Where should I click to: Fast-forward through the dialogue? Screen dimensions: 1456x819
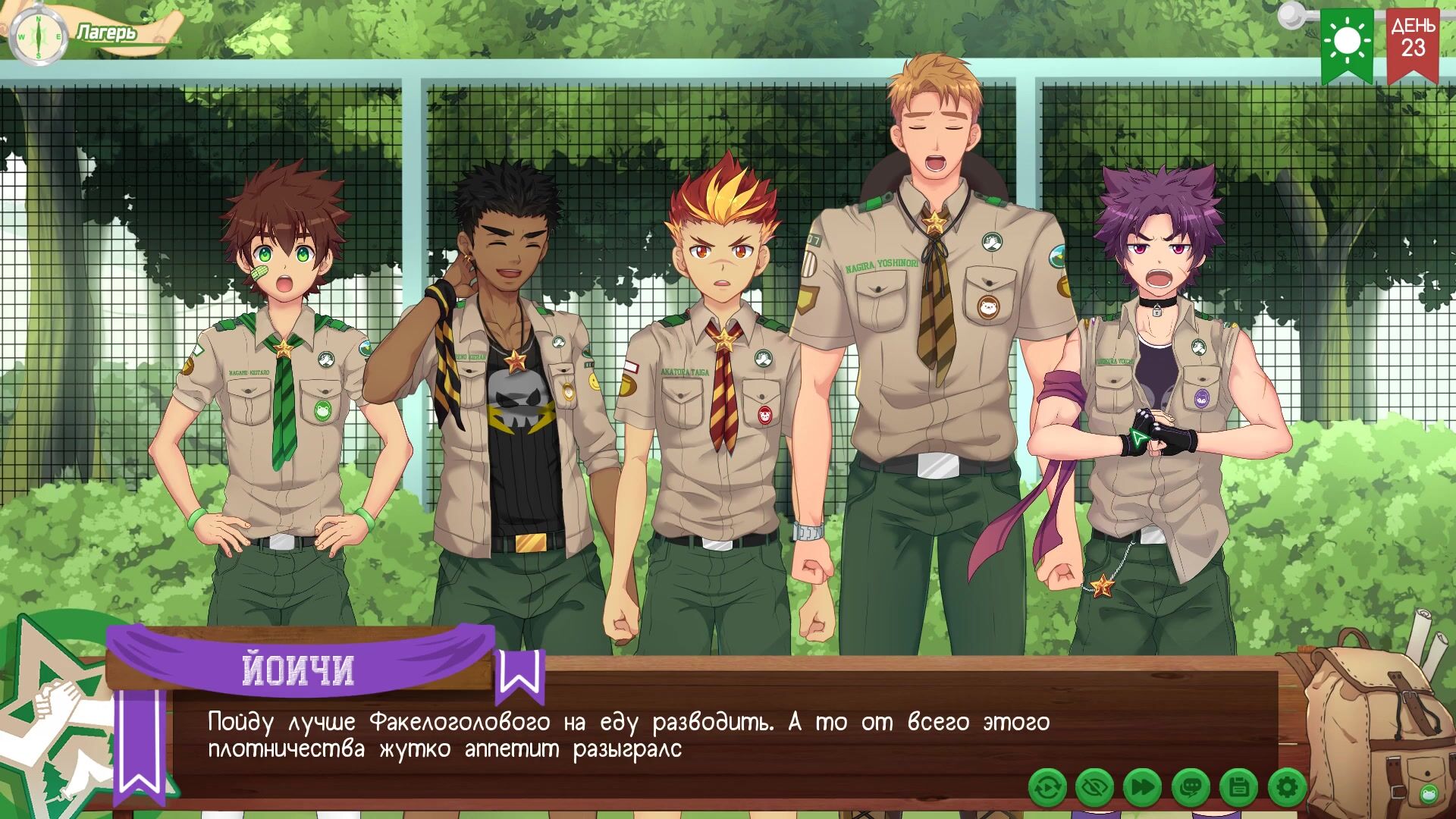[1142, 788]
